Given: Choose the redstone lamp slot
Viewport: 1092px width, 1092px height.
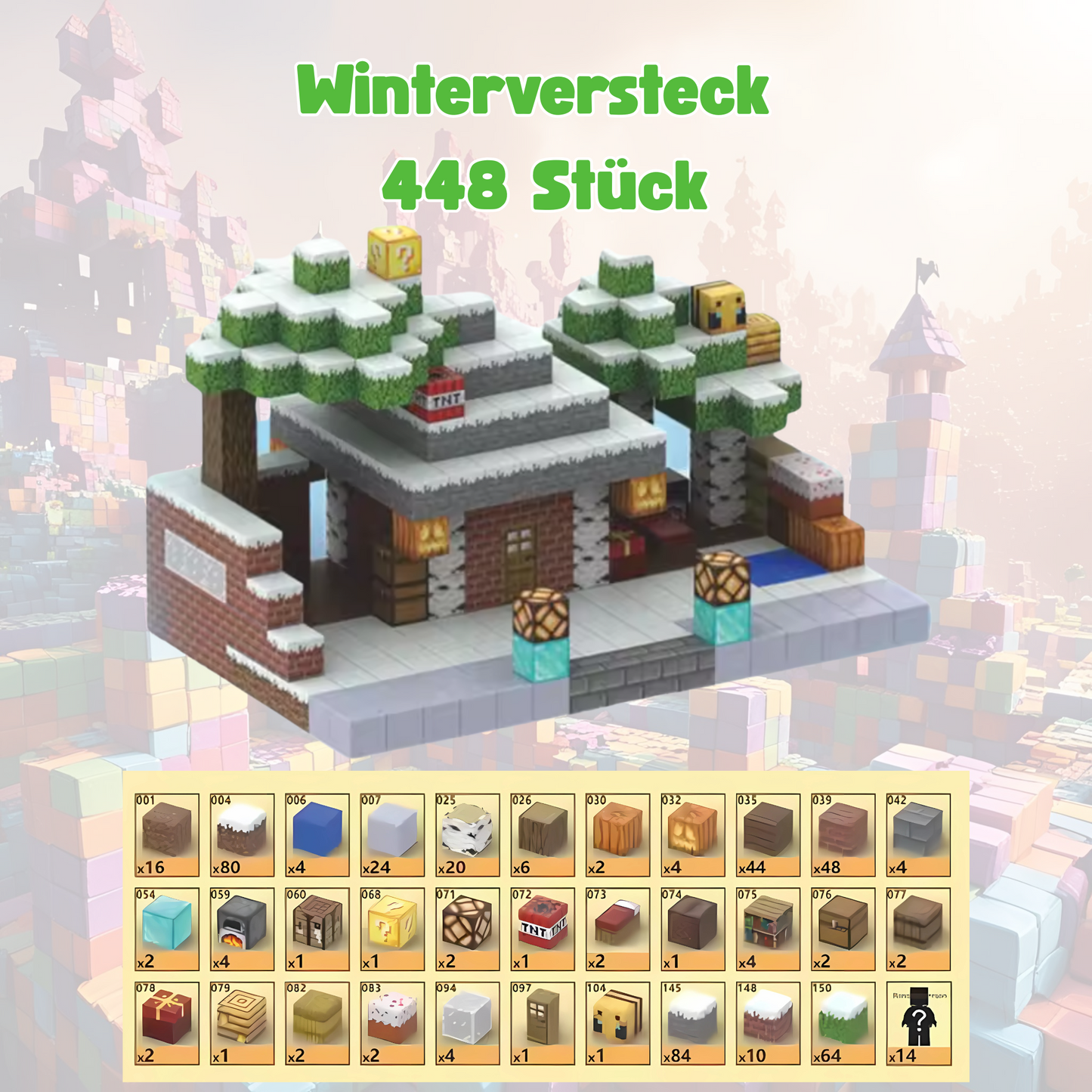Looking at the screenshot, I should 467,929.
